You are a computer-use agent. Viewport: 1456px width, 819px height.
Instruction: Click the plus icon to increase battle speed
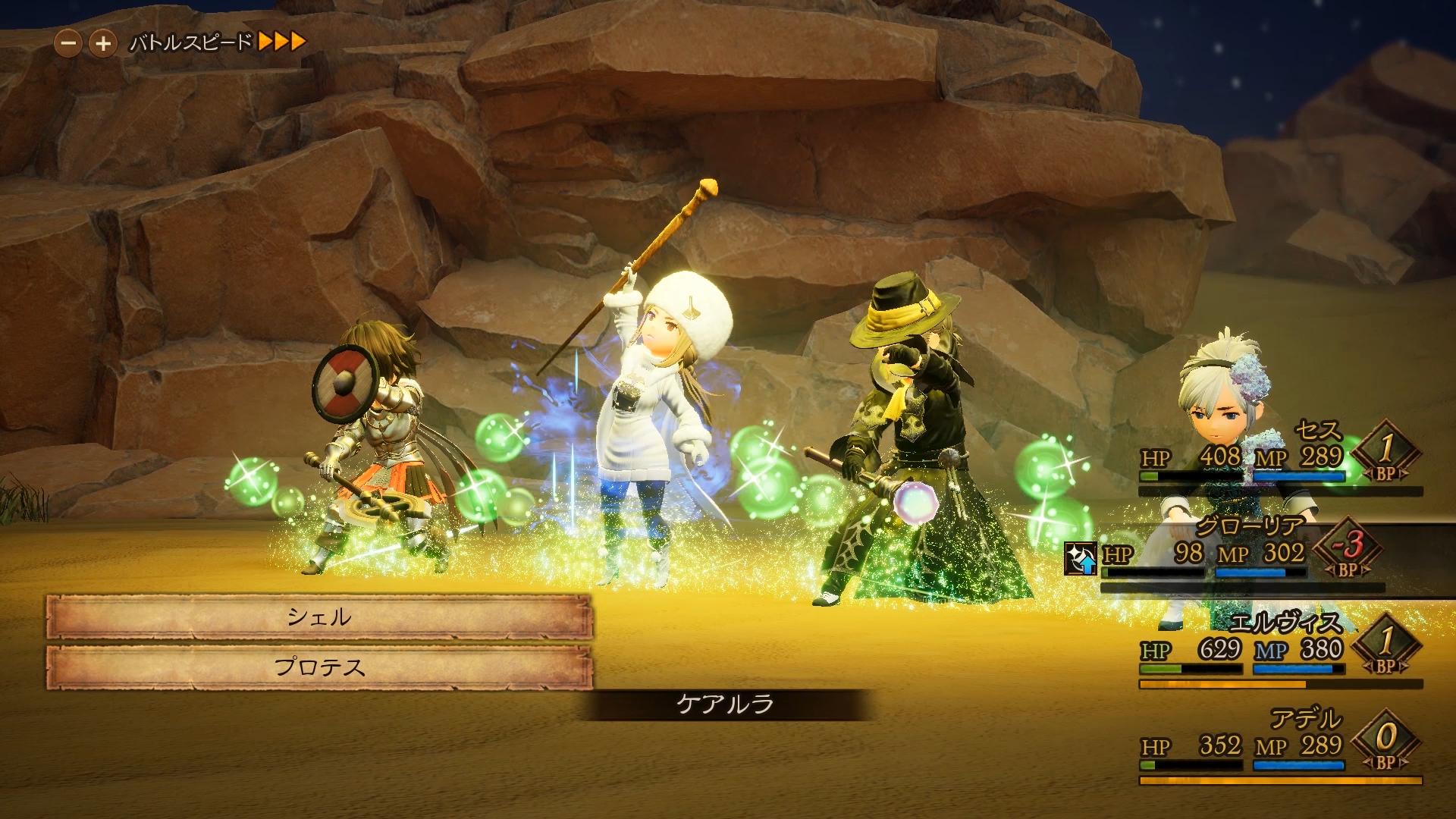(102, 43)
